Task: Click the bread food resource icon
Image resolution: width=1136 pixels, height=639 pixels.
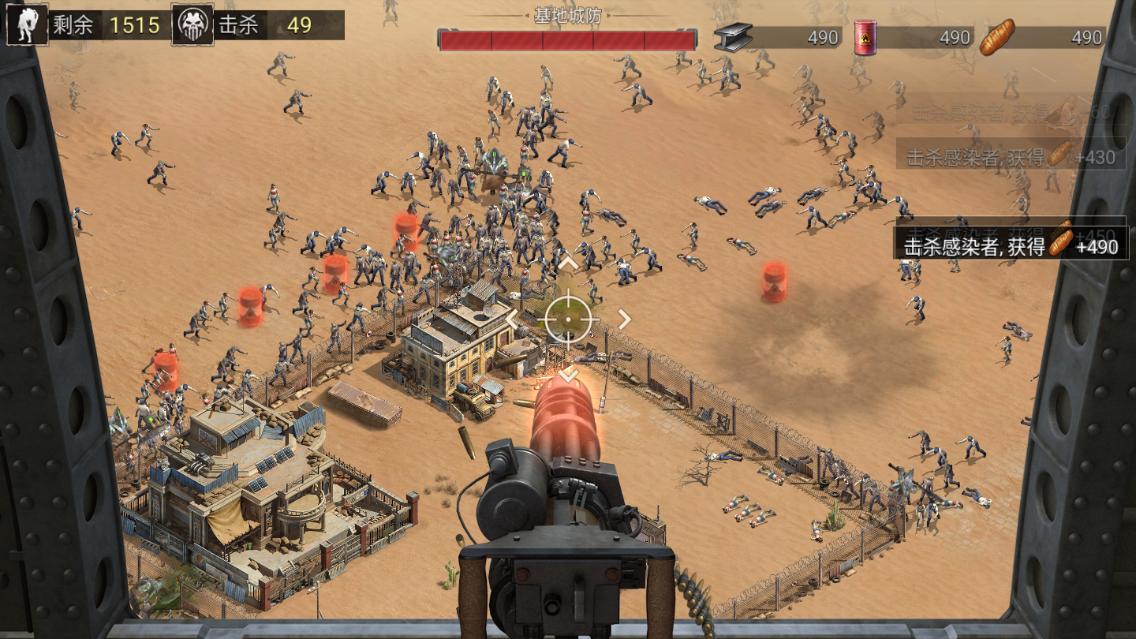Action: tap(996, 37)
